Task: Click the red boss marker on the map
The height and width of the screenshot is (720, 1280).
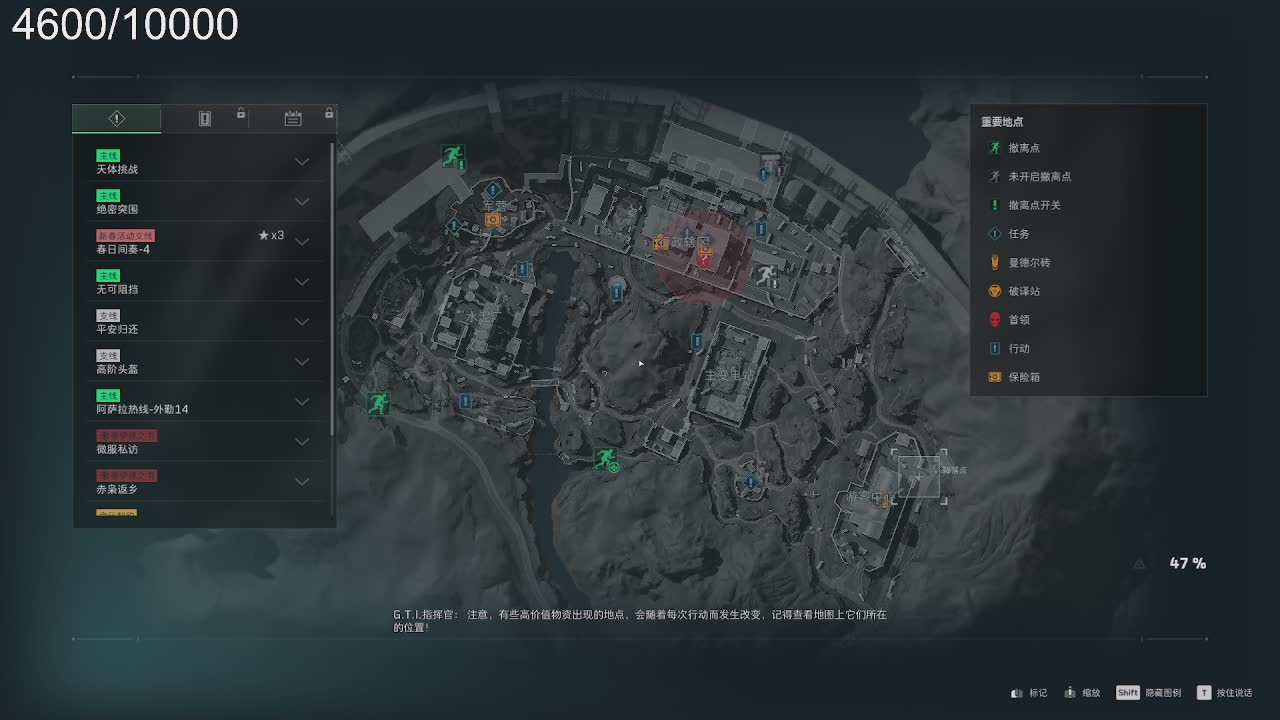Action: click(705, 259)
